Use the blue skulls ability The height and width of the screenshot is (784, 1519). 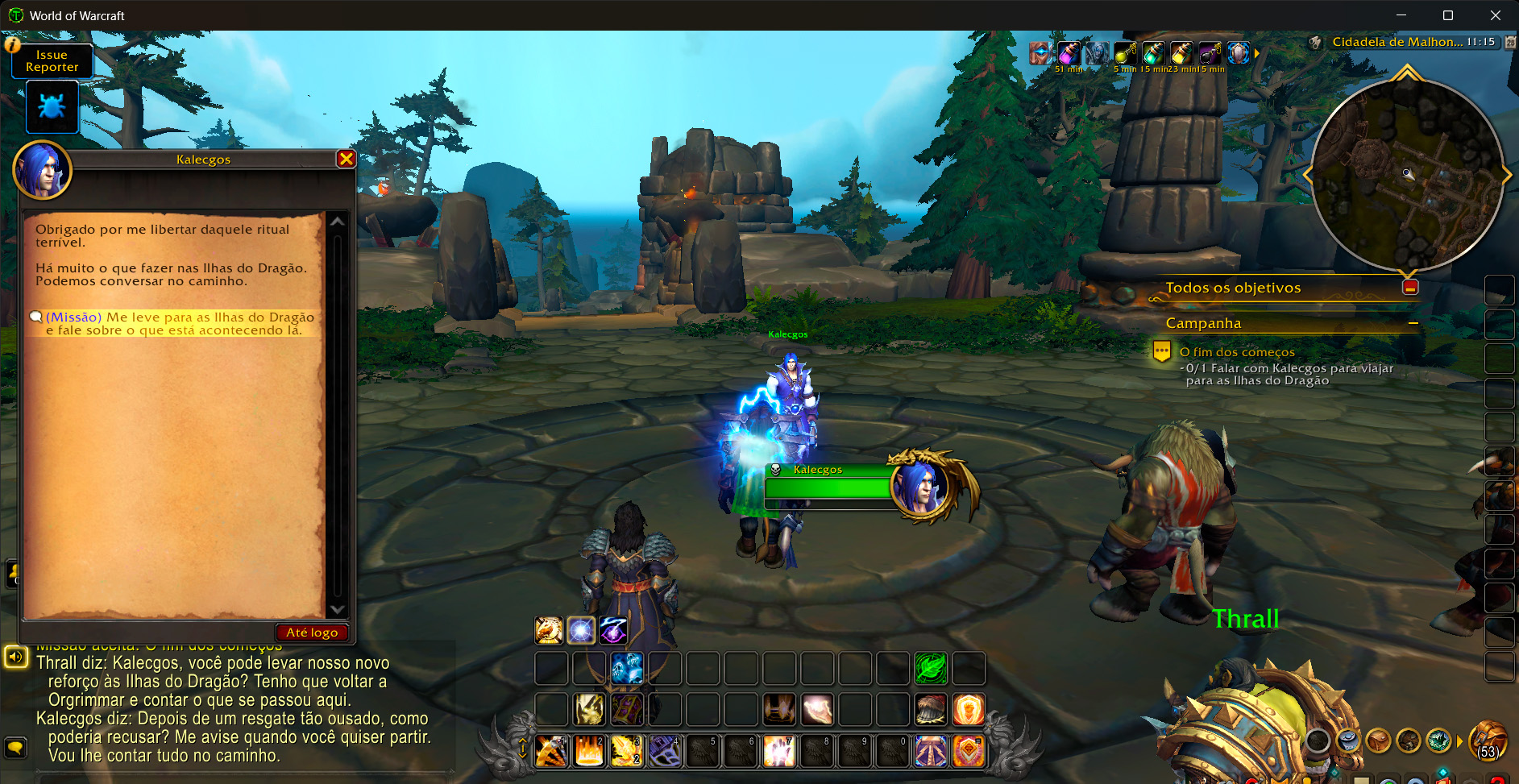626,668
